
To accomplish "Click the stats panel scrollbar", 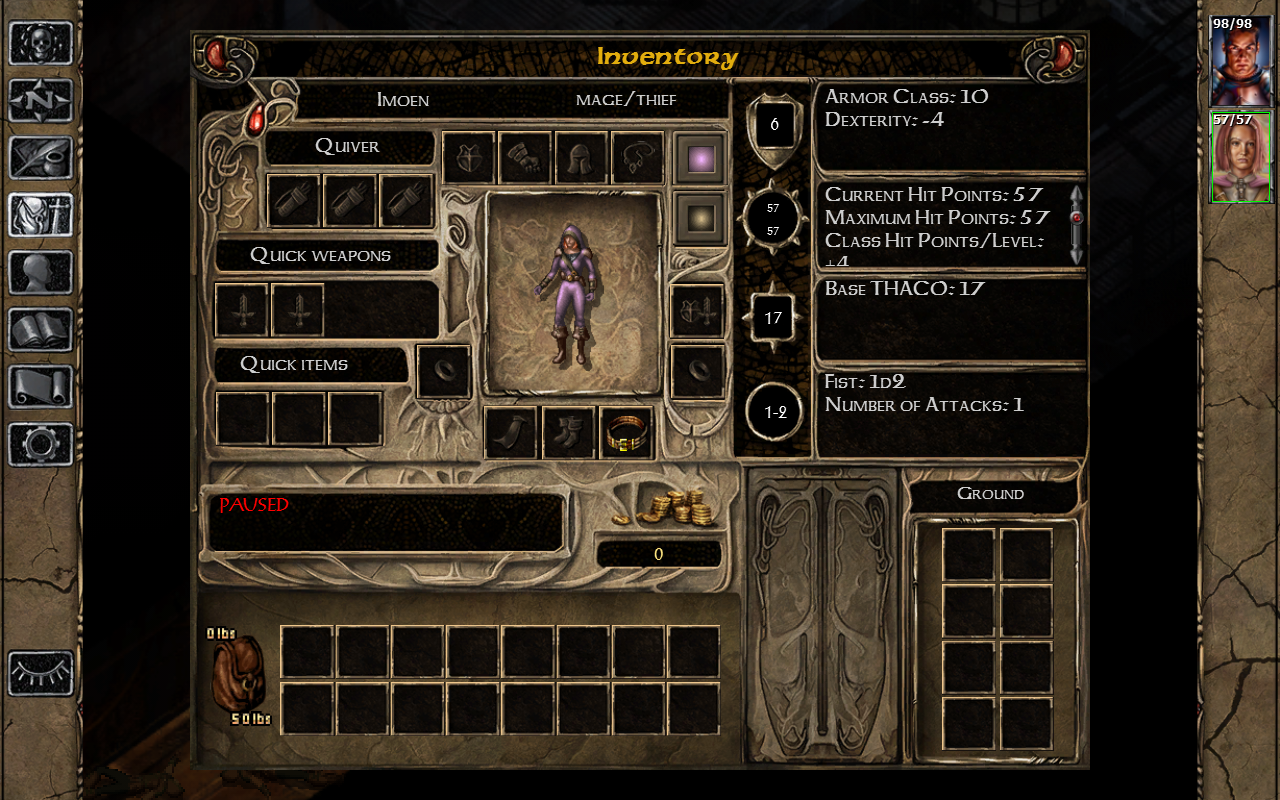I will pyautogui.click(x=1076, y=224).
